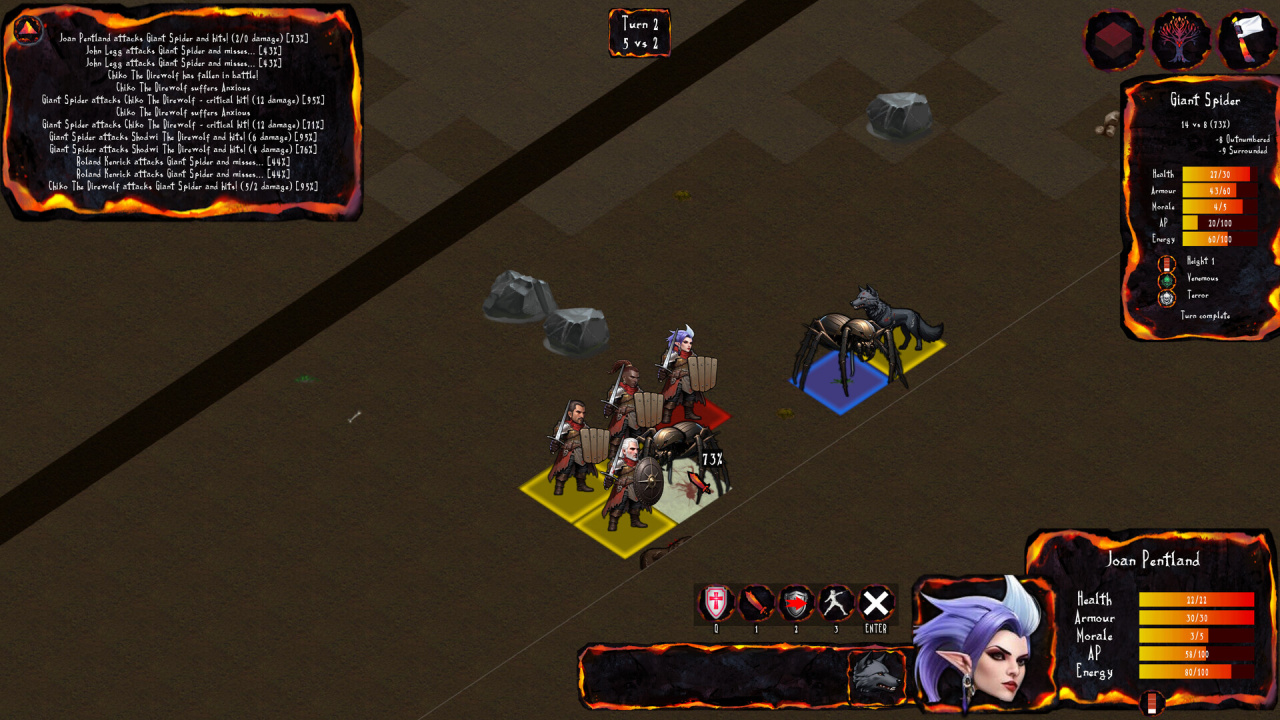
Task: Click the Height 1 status icon
Action: [x=1167, y=263]
